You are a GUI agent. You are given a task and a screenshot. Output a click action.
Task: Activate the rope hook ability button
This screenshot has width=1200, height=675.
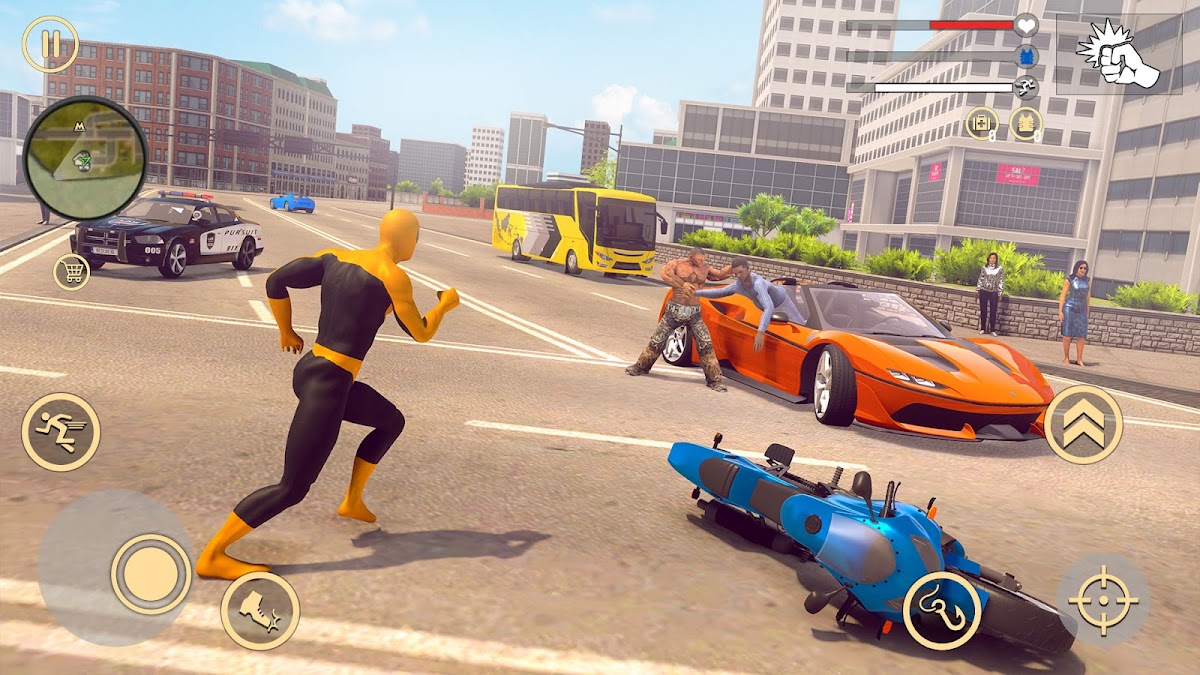coord(942,610)
